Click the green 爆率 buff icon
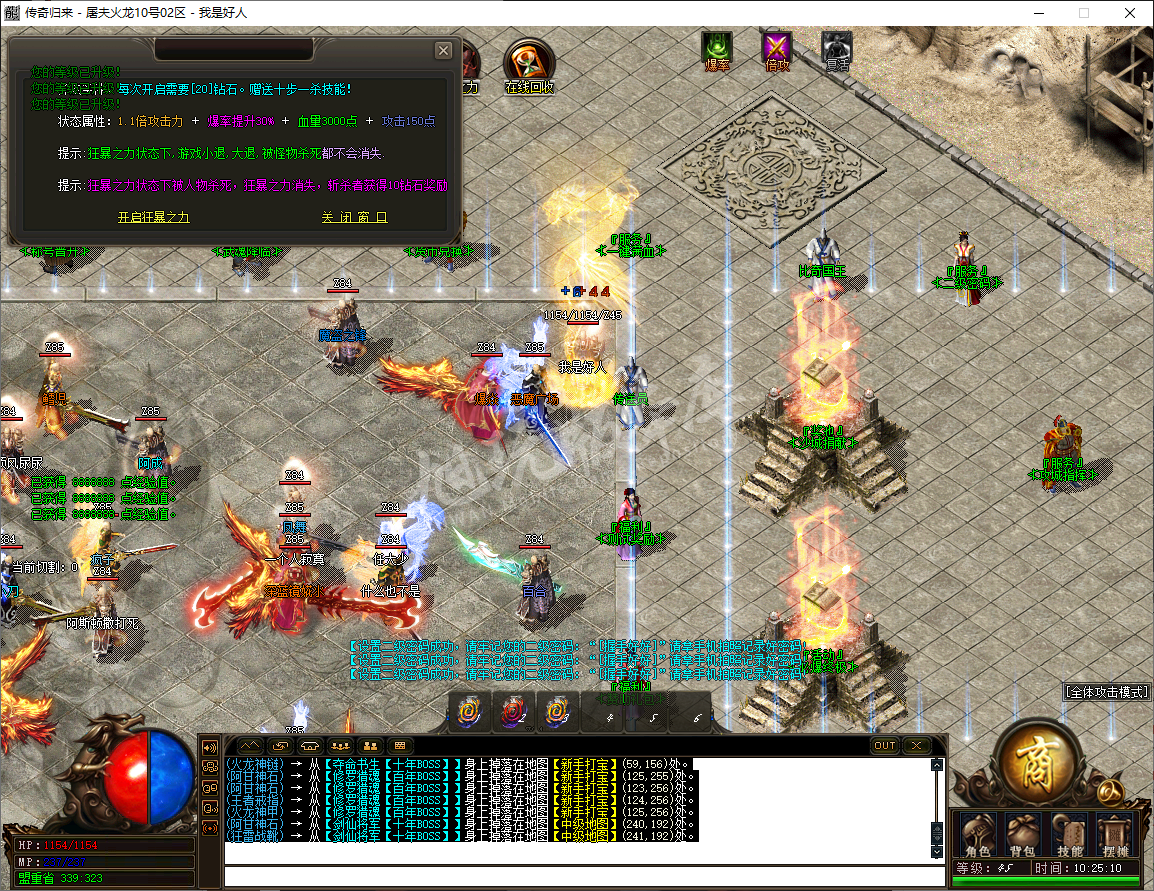The width and height of the screenshot is (1154, 891). [717, 49]
